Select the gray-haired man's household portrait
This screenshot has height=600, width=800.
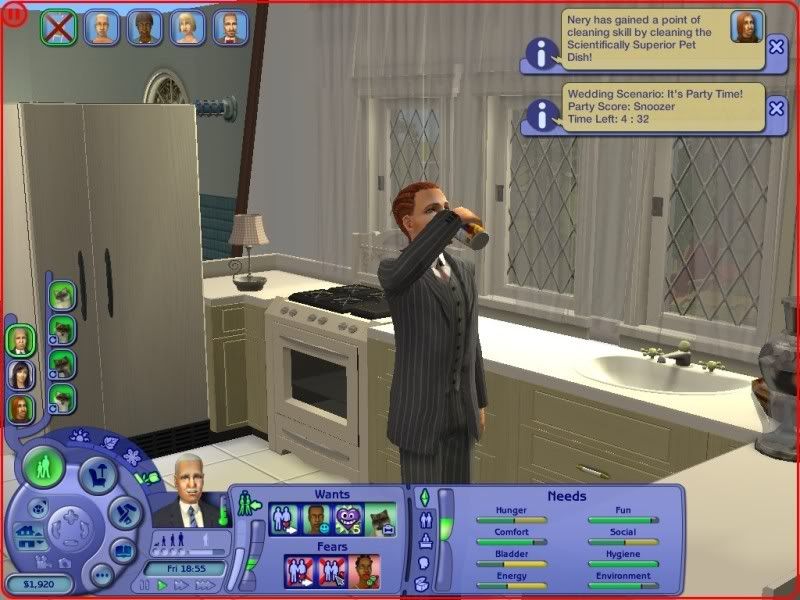click(x=21, y=340)
